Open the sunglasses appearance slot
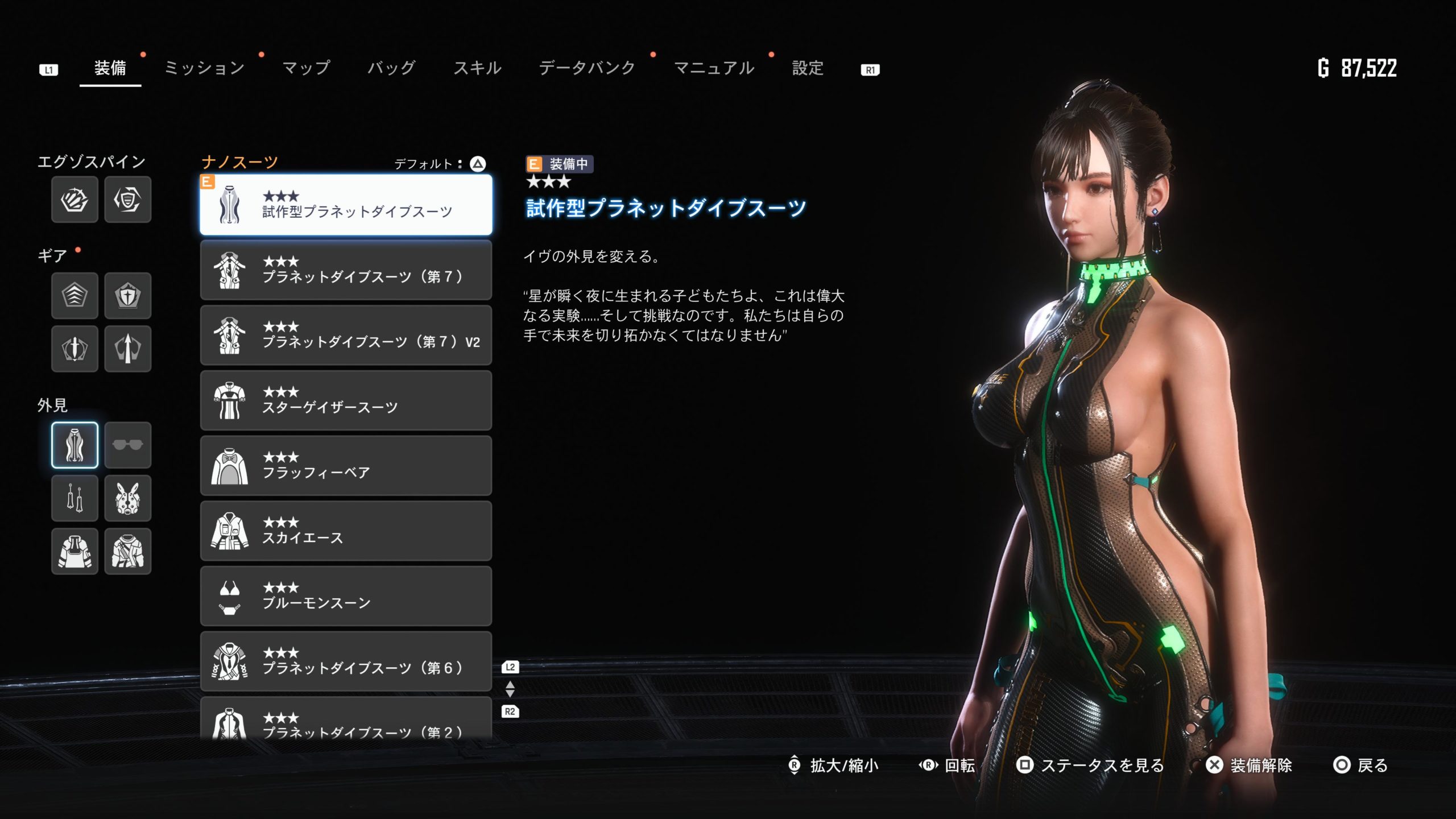1456x819 pixels. pos(128,445)
